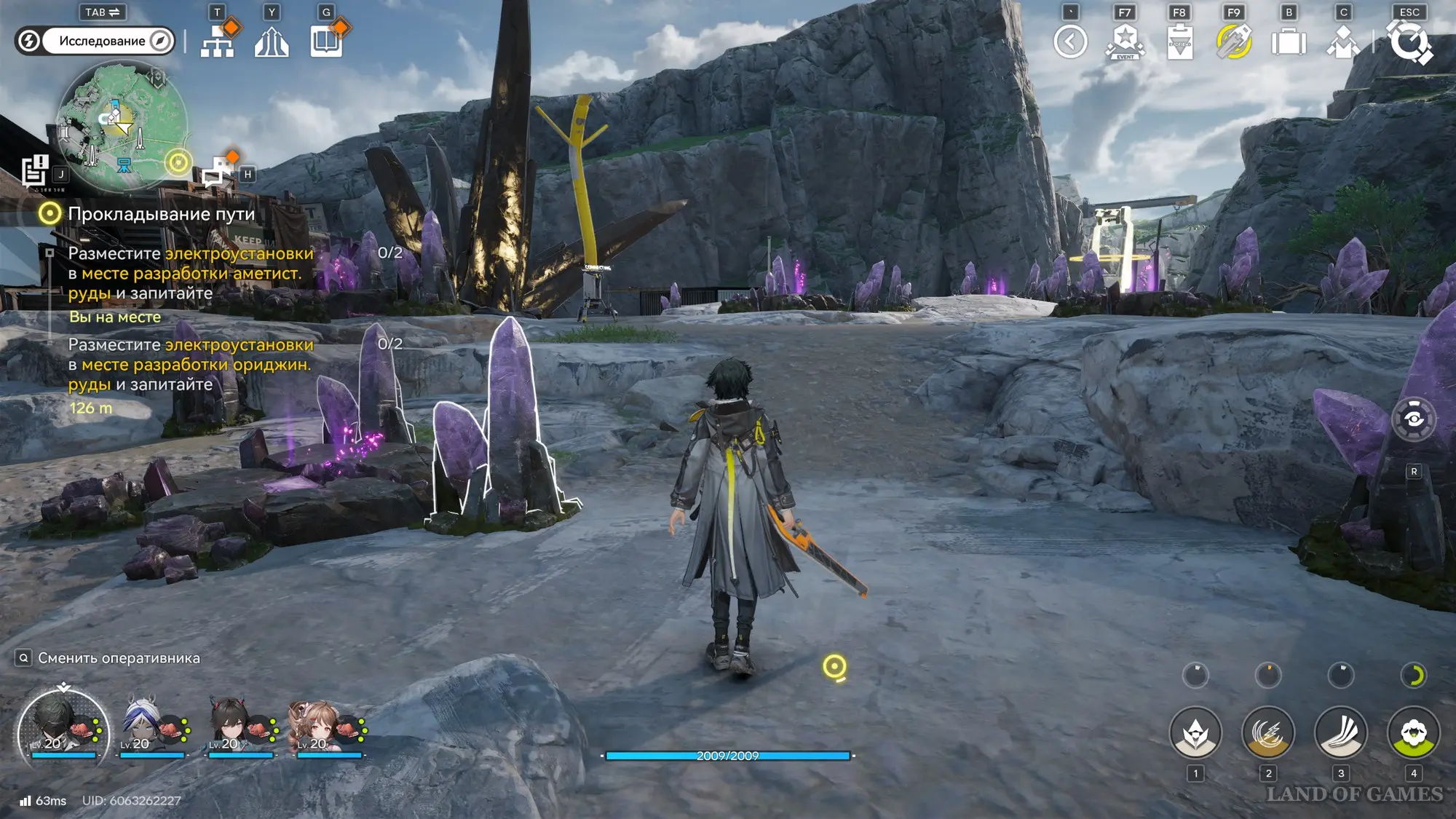Open the tech tree diagram icon

(x=218, y=41)
